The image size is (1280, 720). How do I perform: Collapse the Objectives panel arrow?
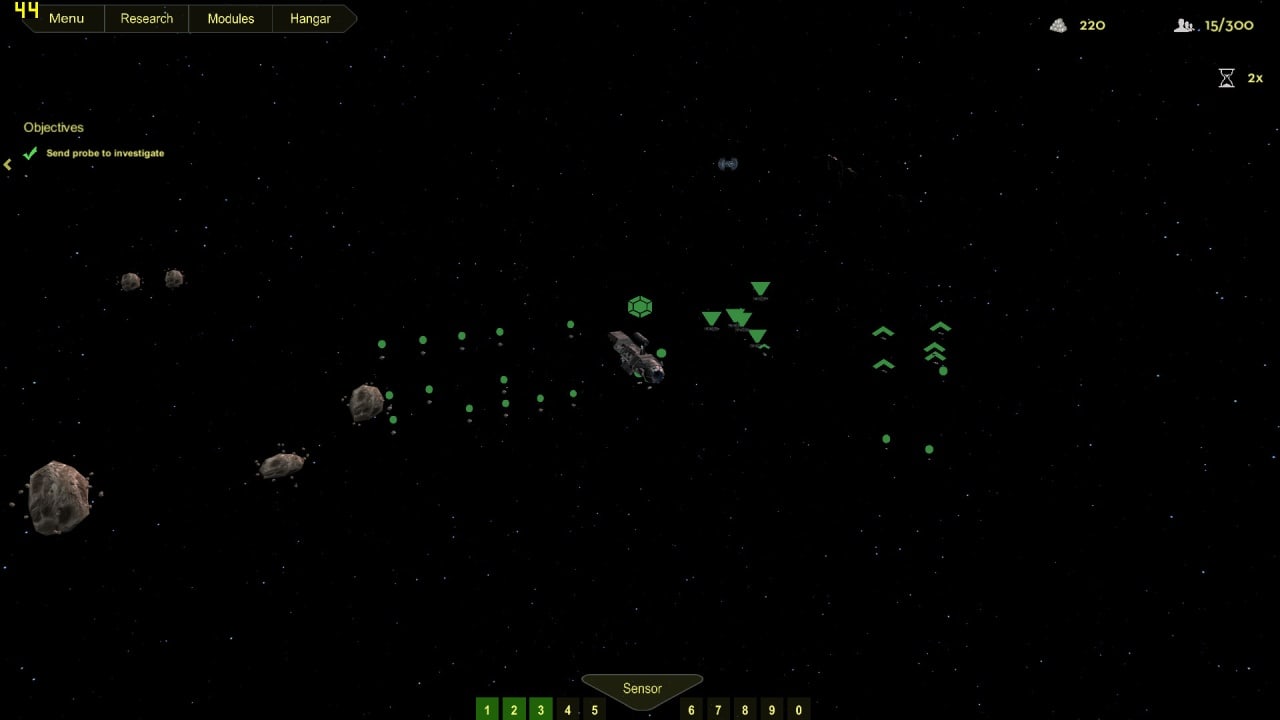(x=8, y=164)
